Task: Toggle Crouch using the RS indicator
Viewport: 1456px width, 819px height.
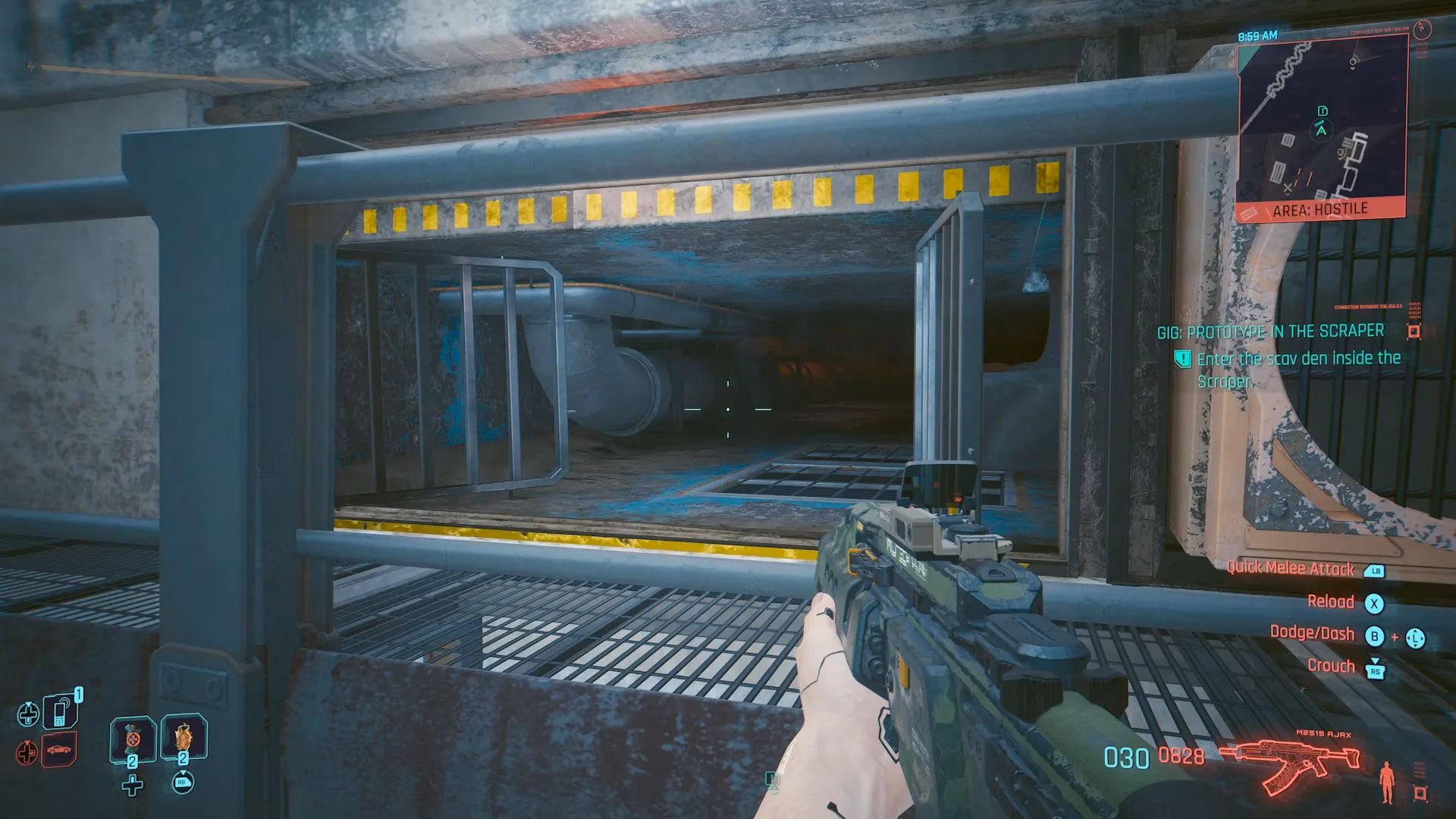Action: coord(1375,670)
